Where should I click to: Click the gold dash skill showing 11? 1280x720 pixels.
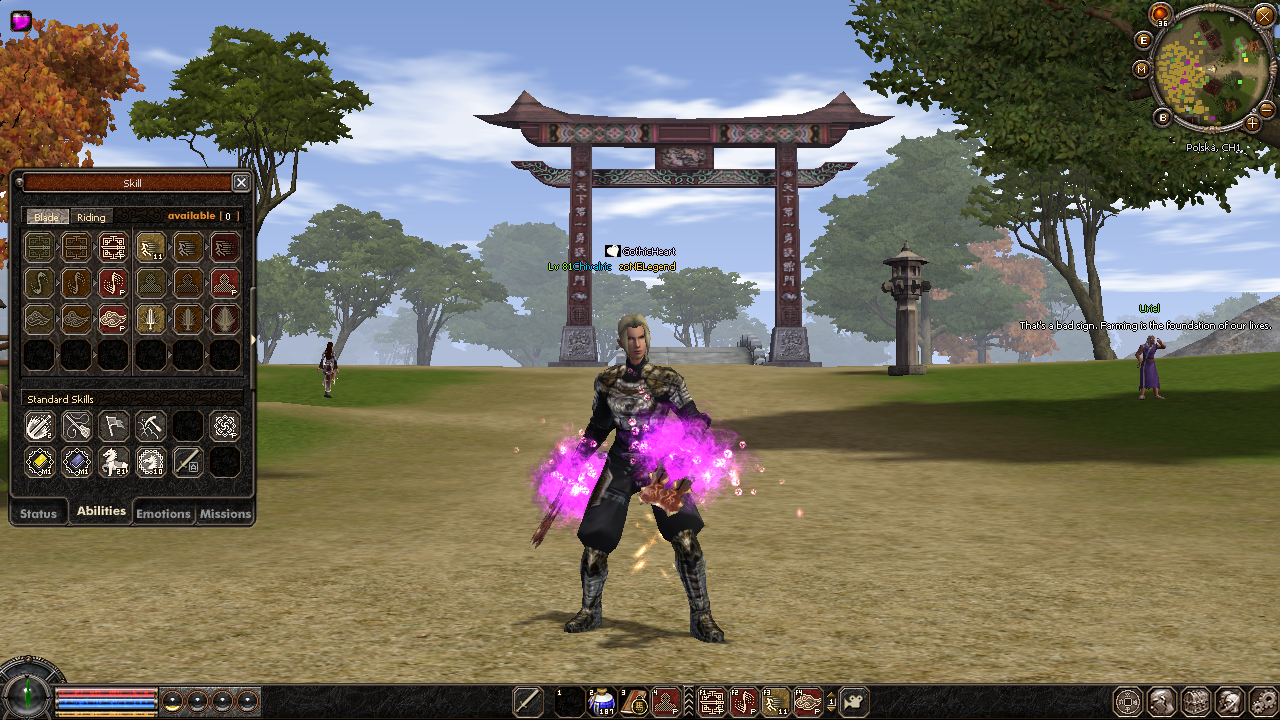(151, 247)
